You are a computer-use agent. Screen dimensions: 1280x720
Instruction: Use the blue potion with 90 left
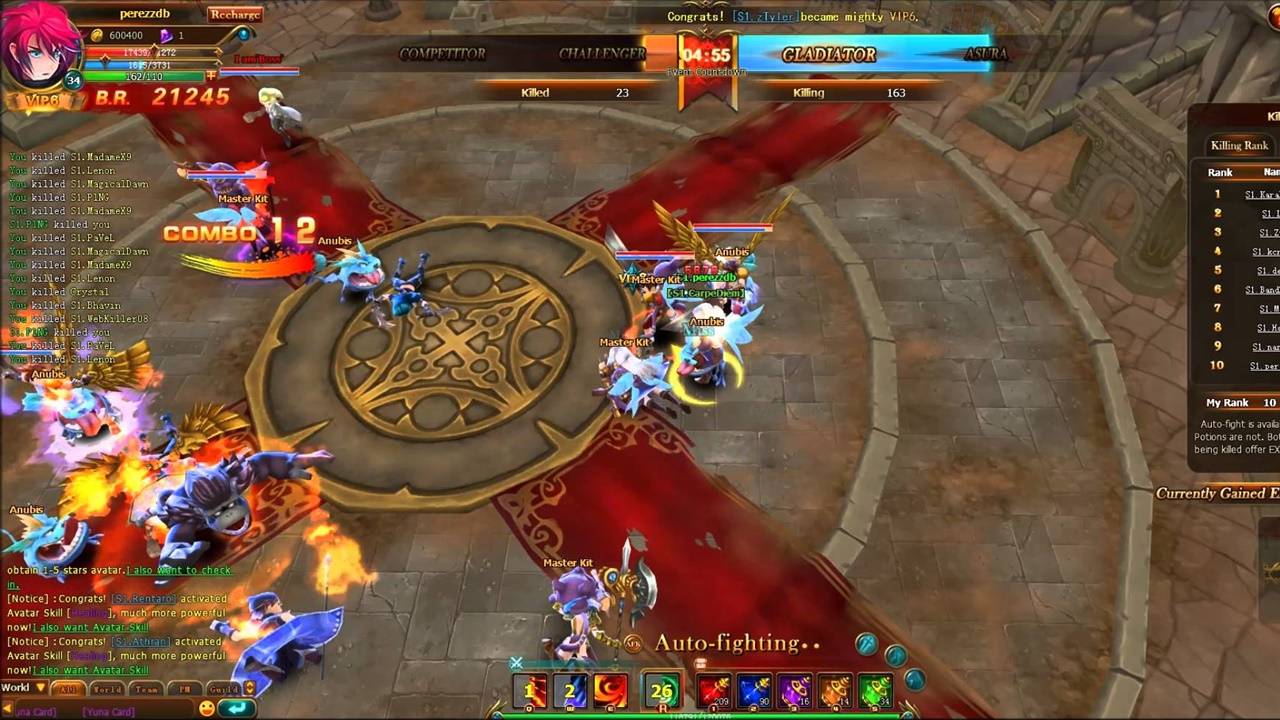(x=754, y=691)
